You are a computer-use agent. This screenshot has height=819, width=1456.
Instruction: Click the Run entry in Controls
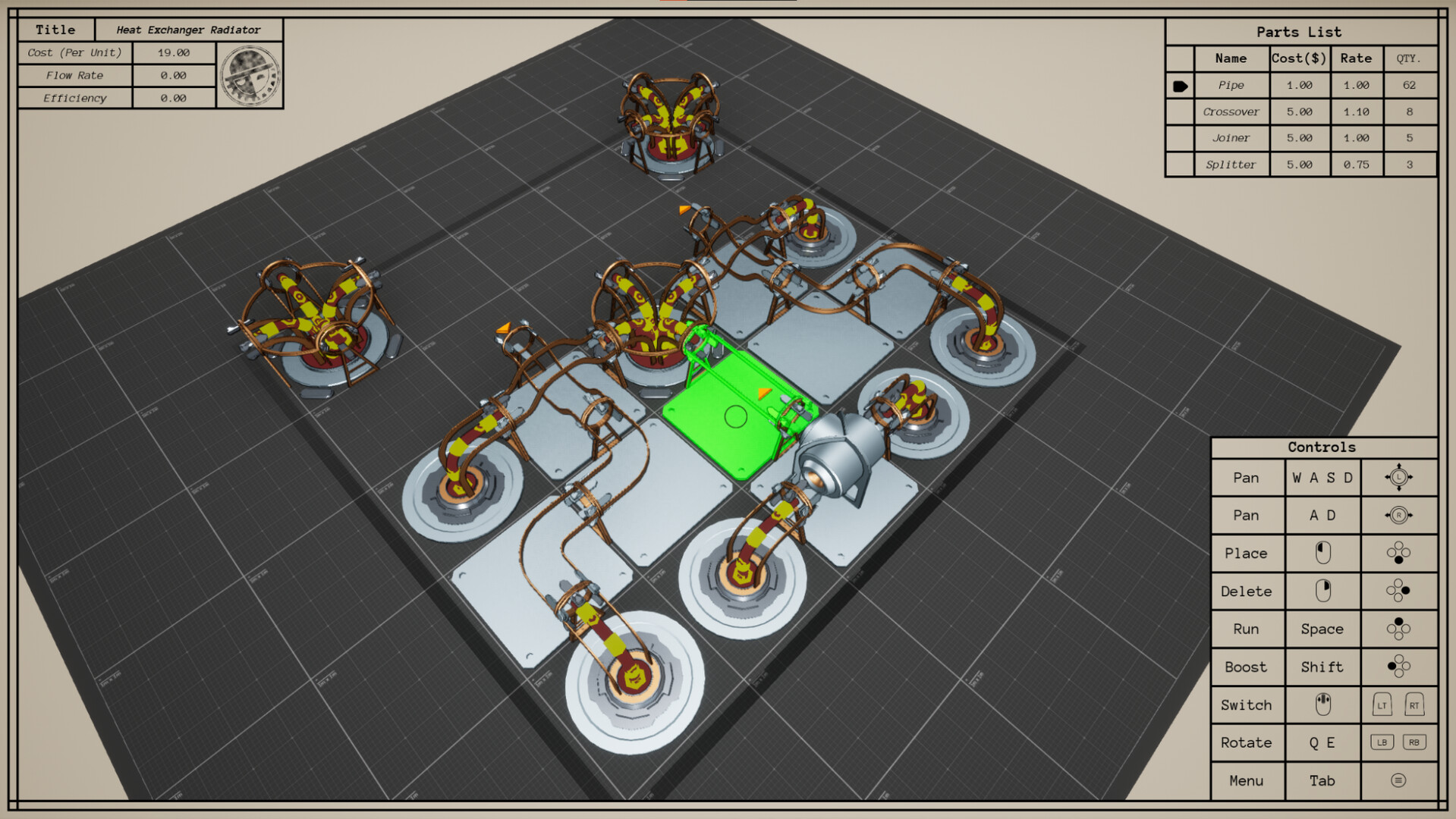click(1247, 629)
